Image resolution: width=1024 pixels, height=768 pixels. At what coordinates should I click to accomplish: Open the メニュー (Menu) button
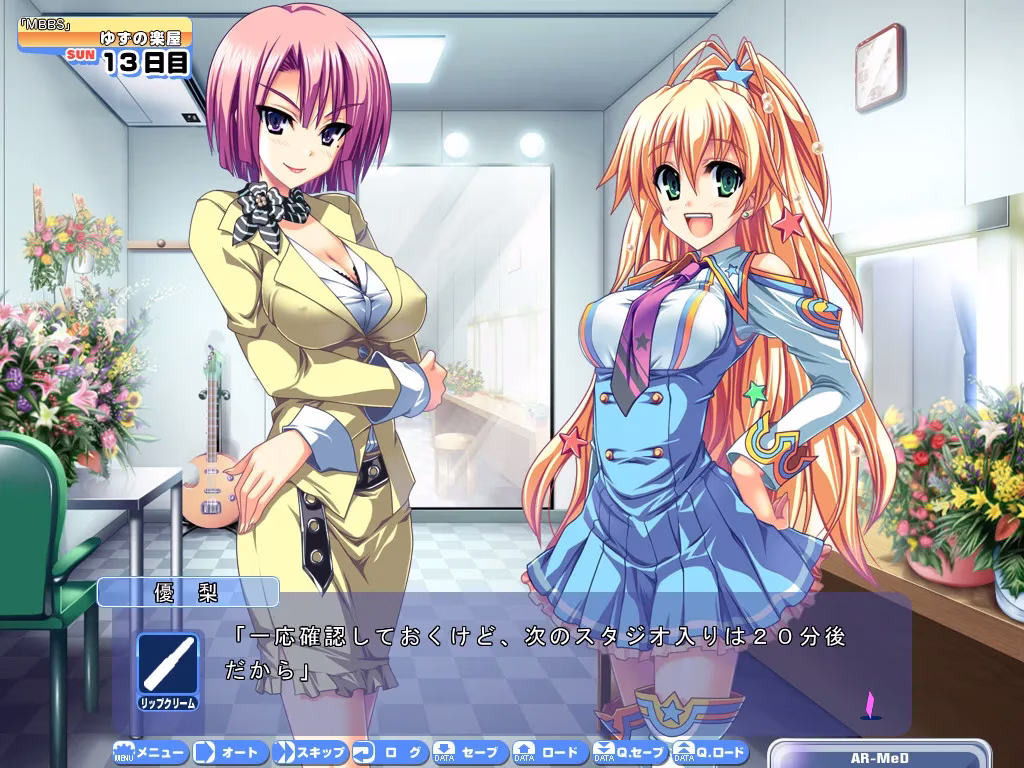[150, 752]
